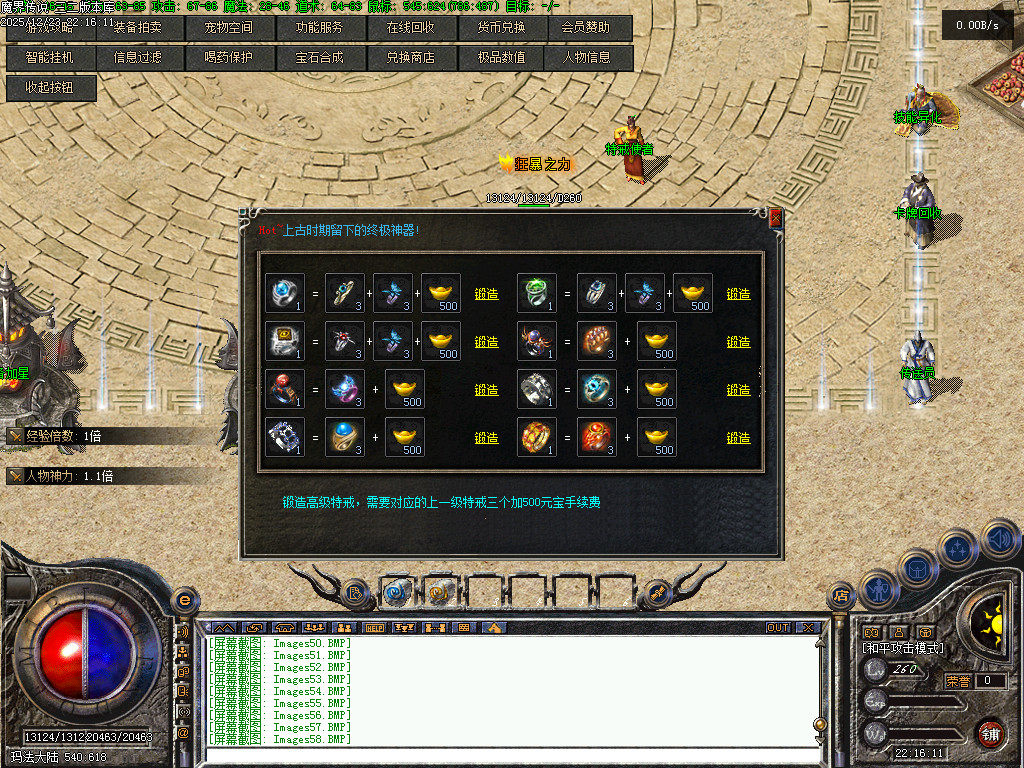Open the 货币兑换 currency exchange
Viewport: 1024px width, 768px height.
500,28
